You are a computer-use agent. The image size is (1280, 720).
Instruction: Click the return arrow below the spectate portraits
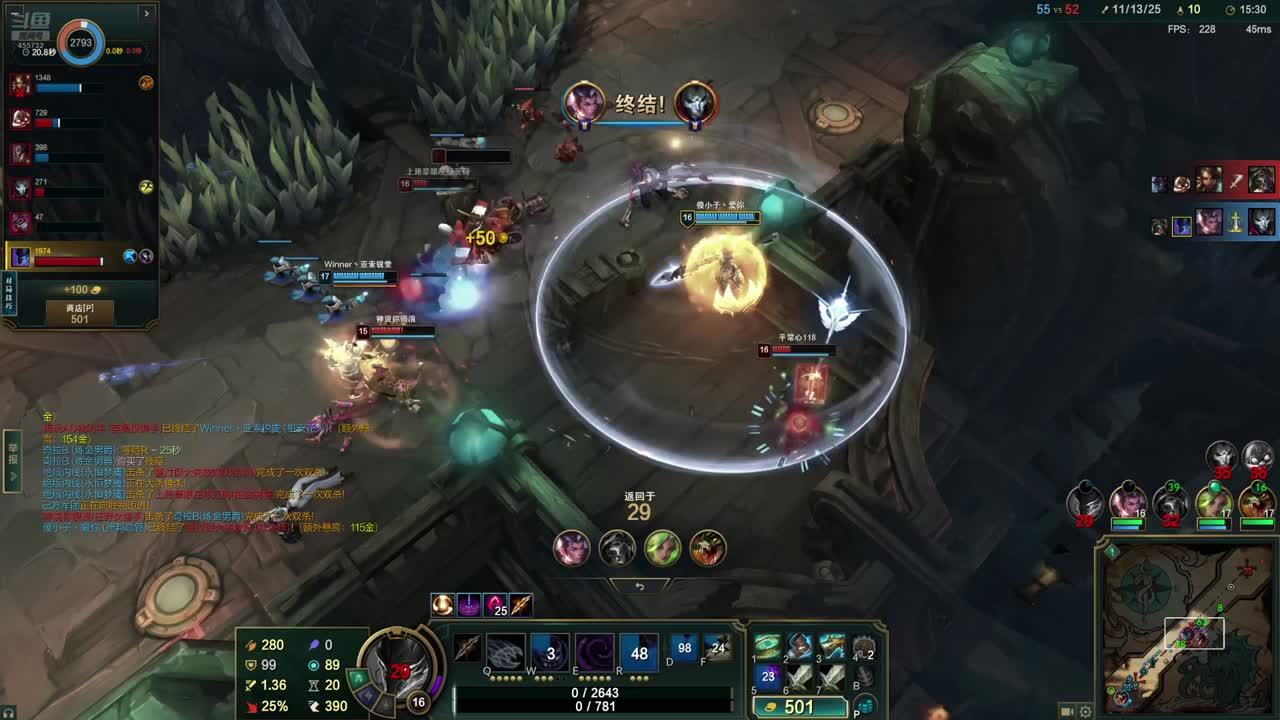[x=640, y=586]
